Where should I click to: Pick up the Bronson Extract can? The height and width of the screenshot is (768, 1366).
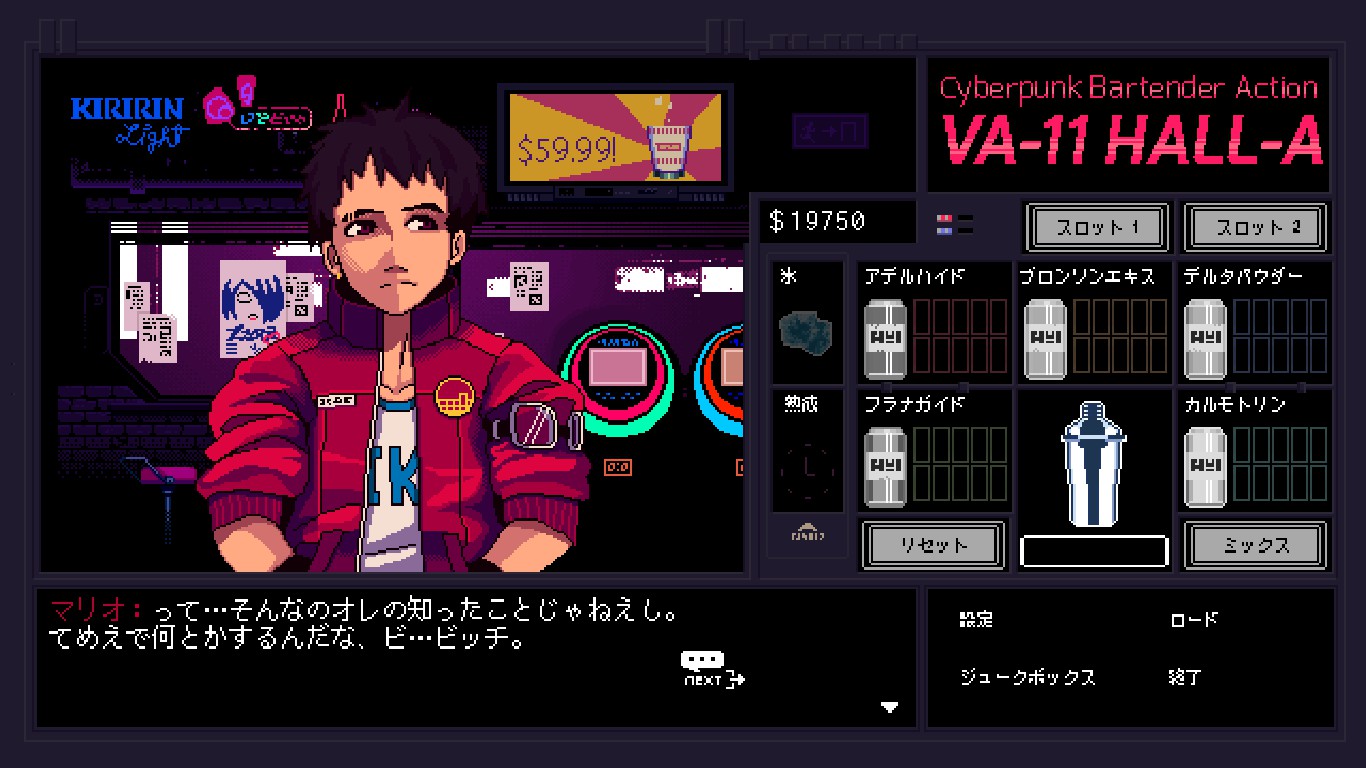coord(1044,337)
